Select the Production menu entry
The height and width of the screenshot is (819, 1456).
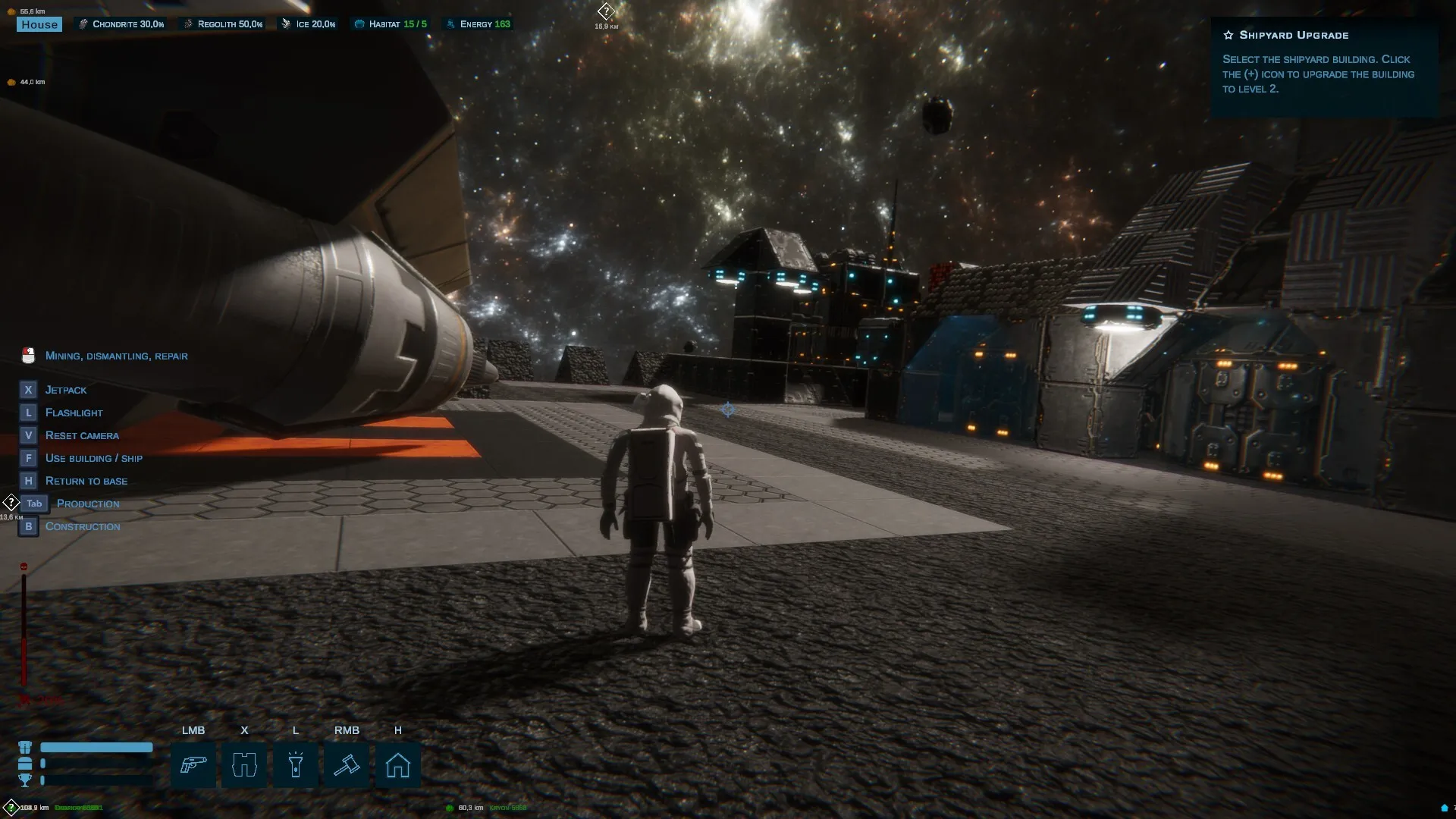coord(87,504)
